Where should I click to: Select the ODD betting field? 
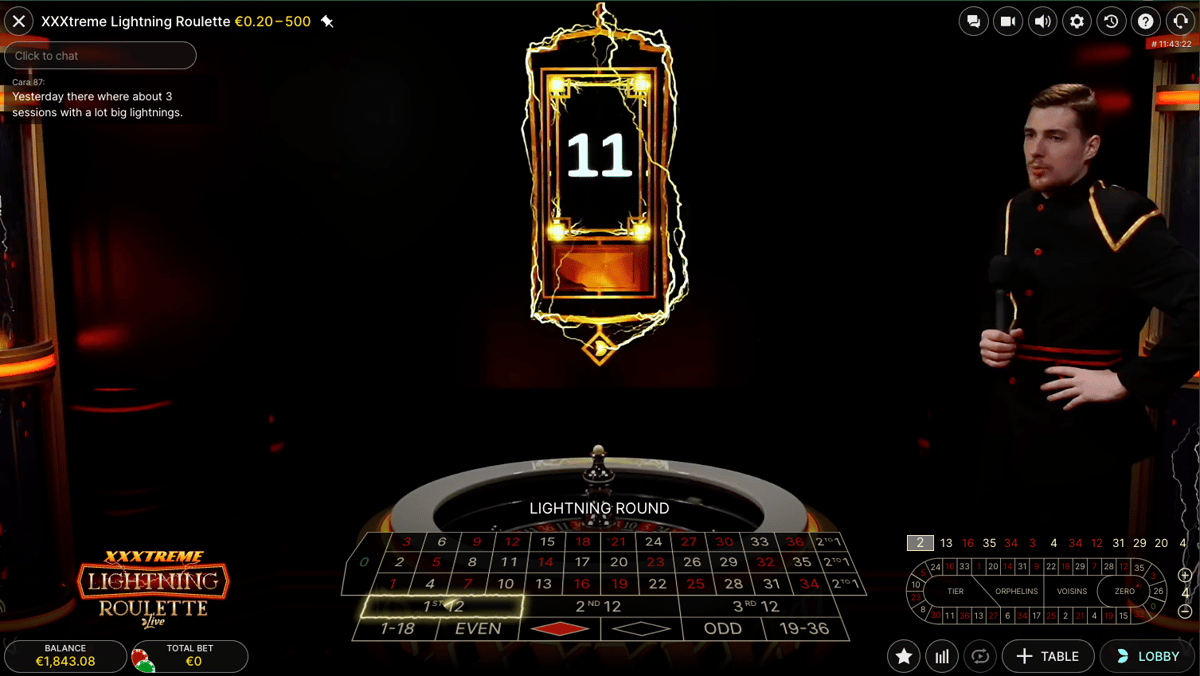(722, 629)
